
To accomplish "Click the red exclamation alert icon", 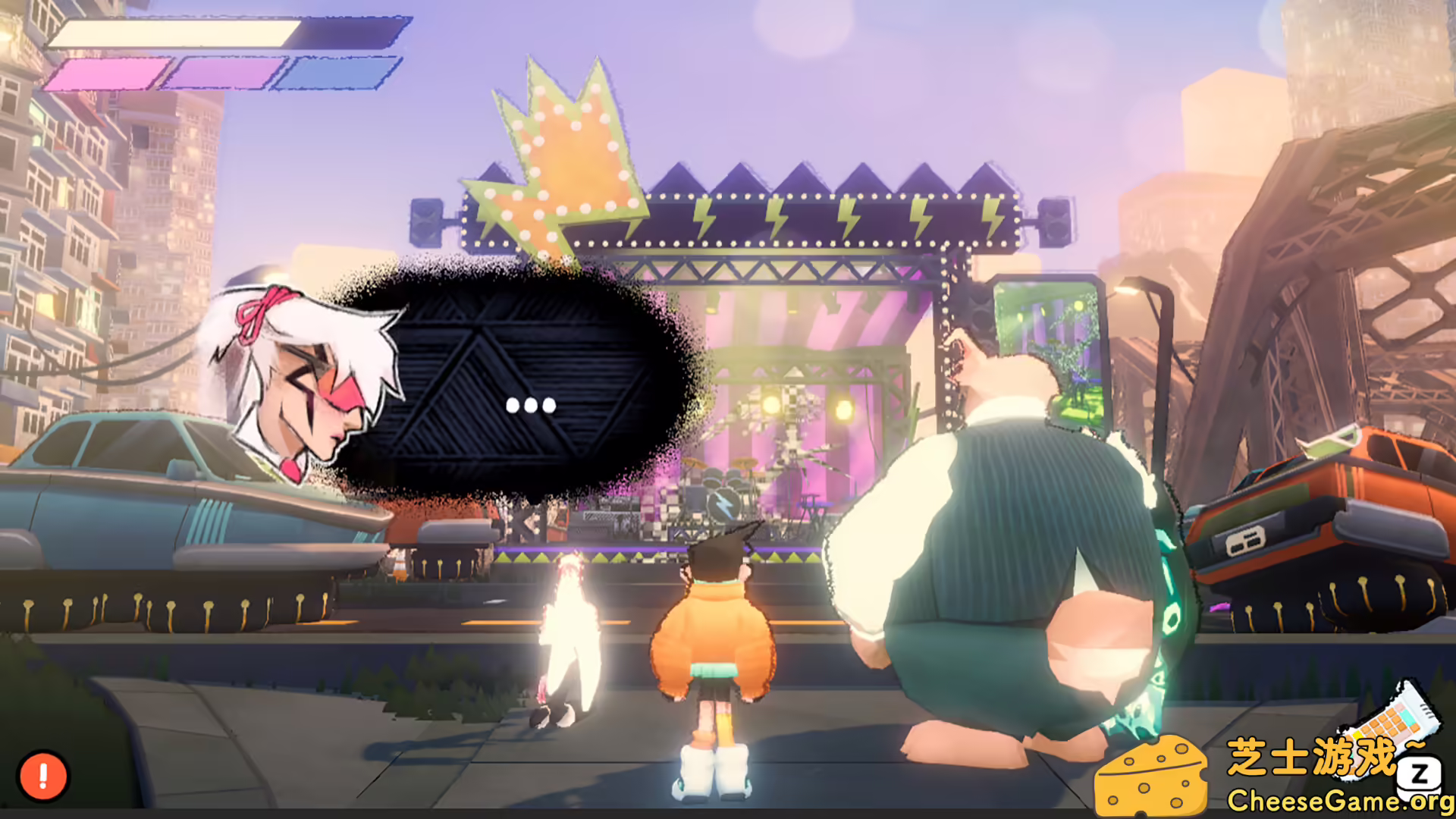I will pos(42,775).
